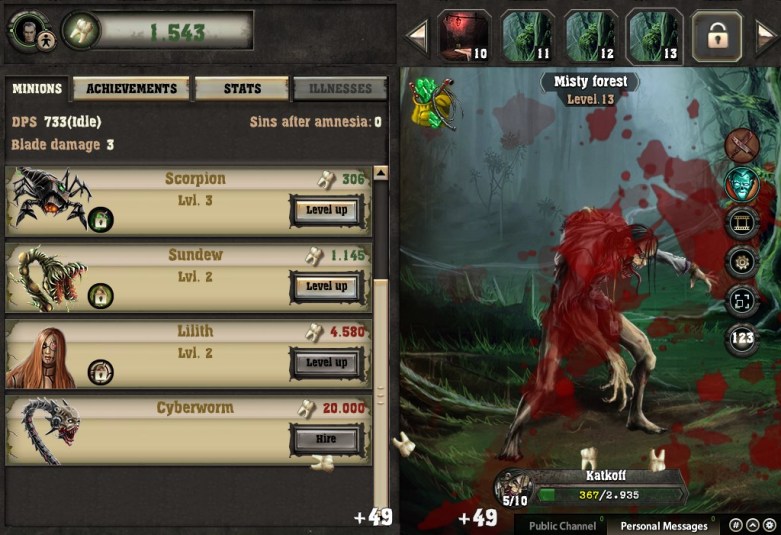
Task: Select the level 13 thumbnail
Action: pyautogui.click(x=655, y=36)
